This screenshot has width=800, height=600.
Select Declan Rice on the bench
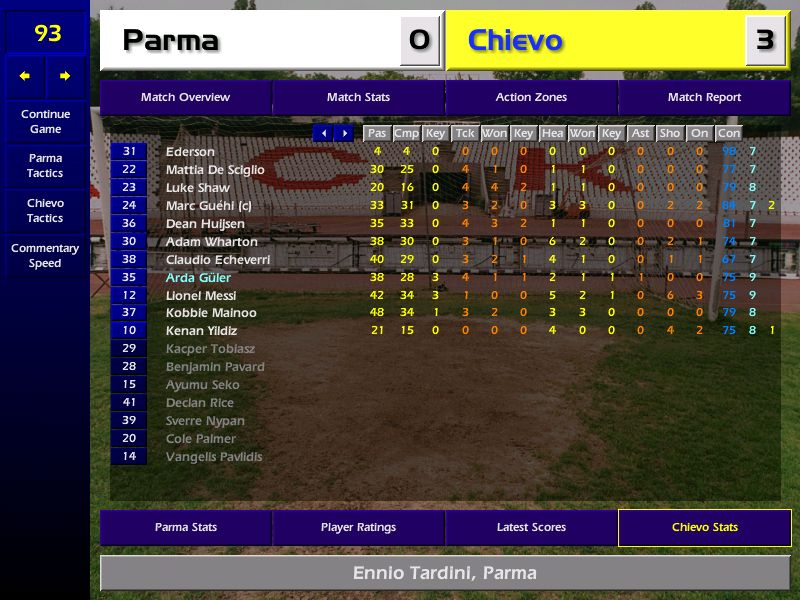click(x=201, y=403)
